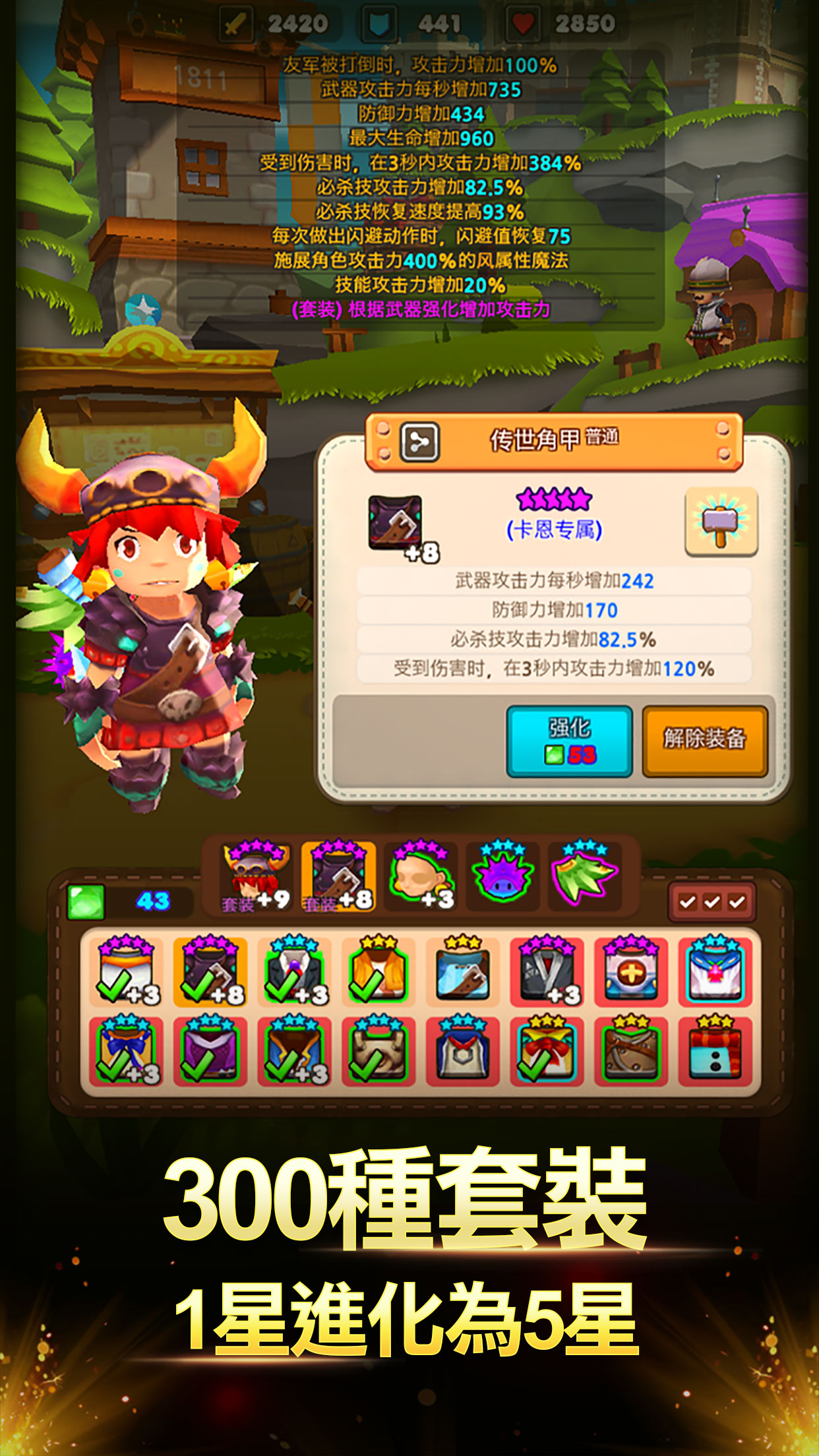Click the share icon beside 传世角甲
The image size is (819, 1456).
point(419,440)
